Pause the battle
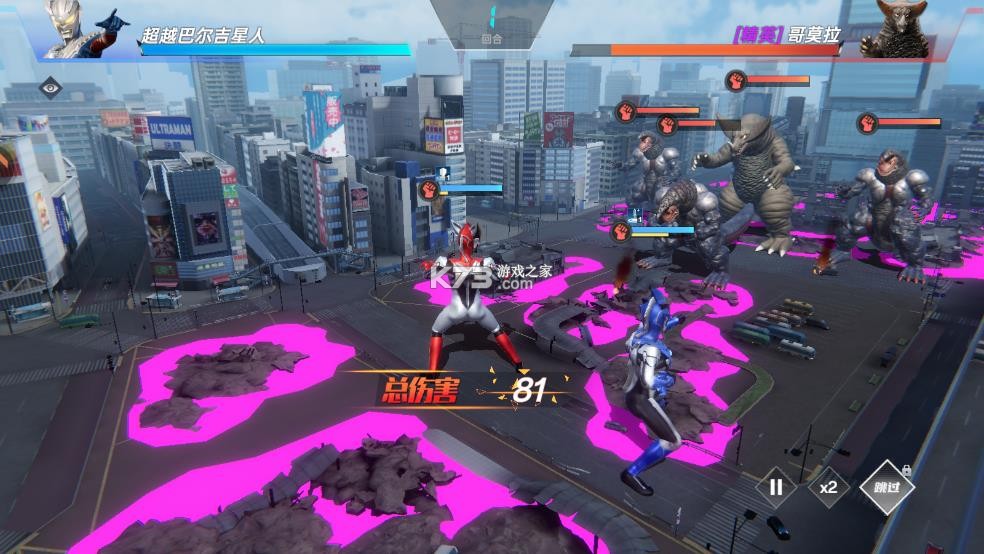This screenshot has height=554, width=984. 776,488
